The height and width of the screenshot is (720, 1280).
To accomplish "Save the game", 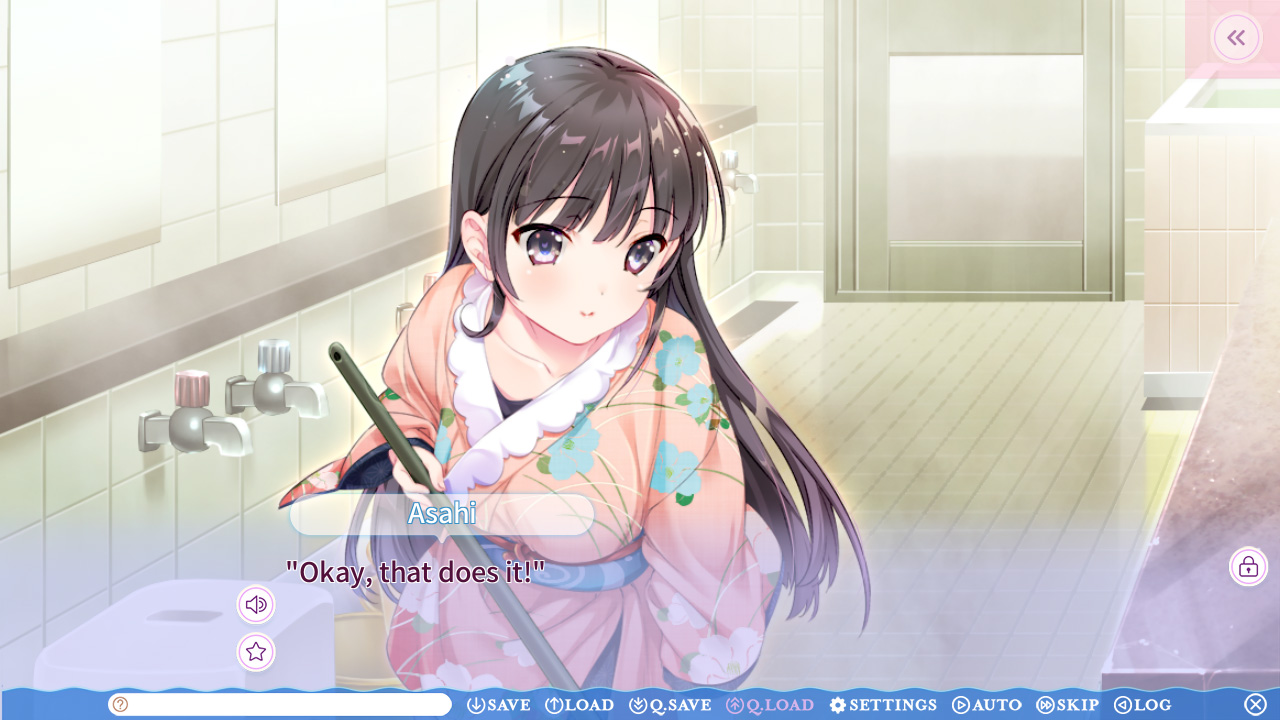I will pyautogui.click(x=499, y=705).
